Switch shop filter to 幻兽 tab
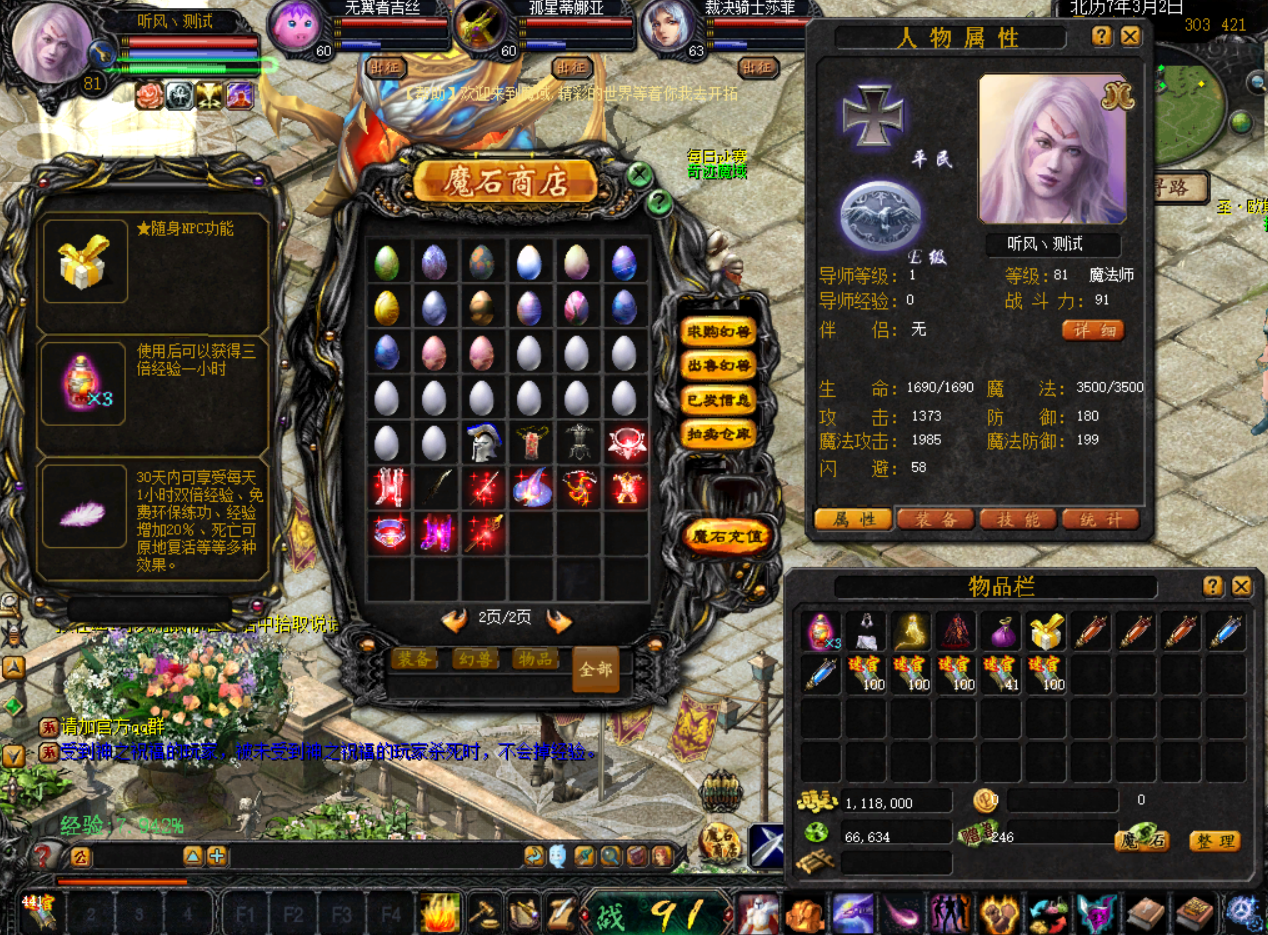Image resolution: width=1268 pixels, height=935 pixels. point(475,658)
